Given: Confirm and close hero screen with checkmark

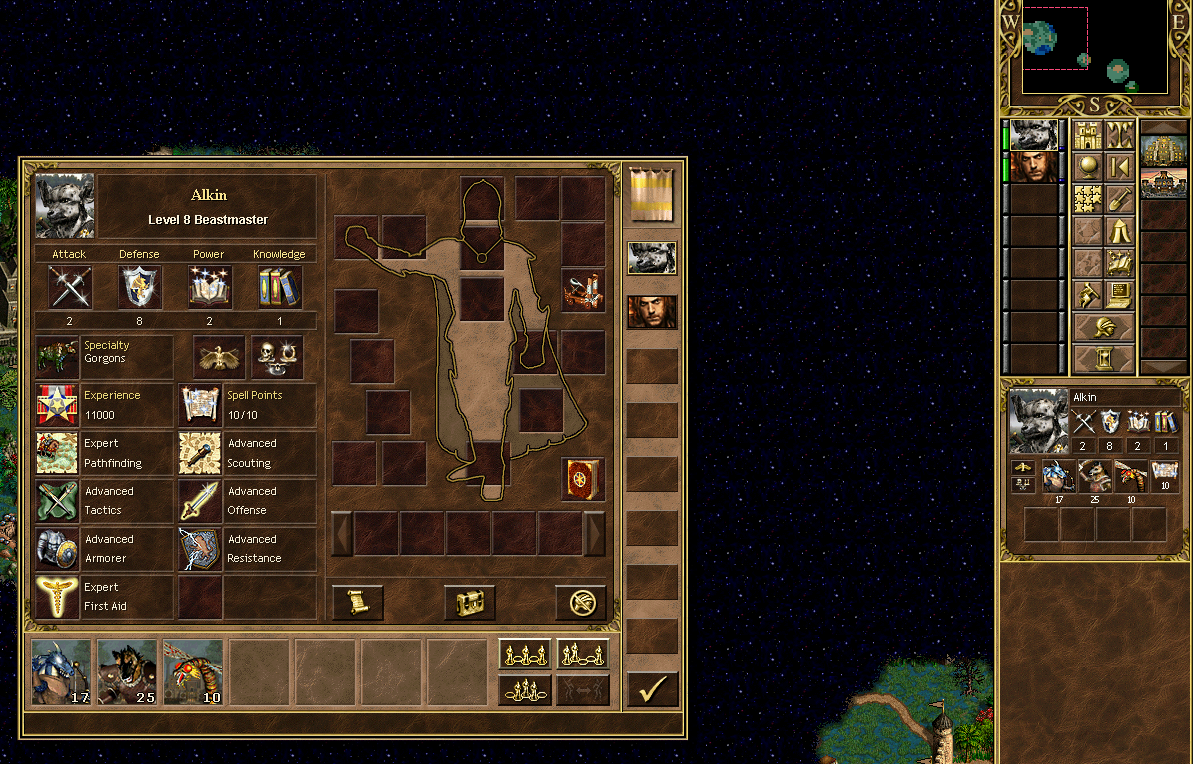Looking at the screenshot, I should 652,689.
